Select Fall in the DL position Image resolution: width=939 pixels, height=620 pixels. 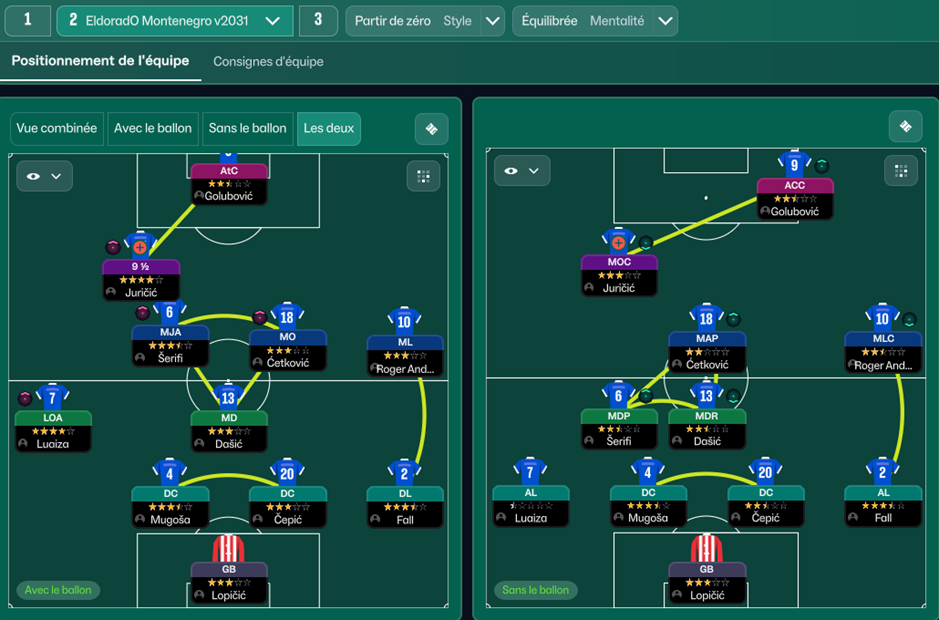405,506
